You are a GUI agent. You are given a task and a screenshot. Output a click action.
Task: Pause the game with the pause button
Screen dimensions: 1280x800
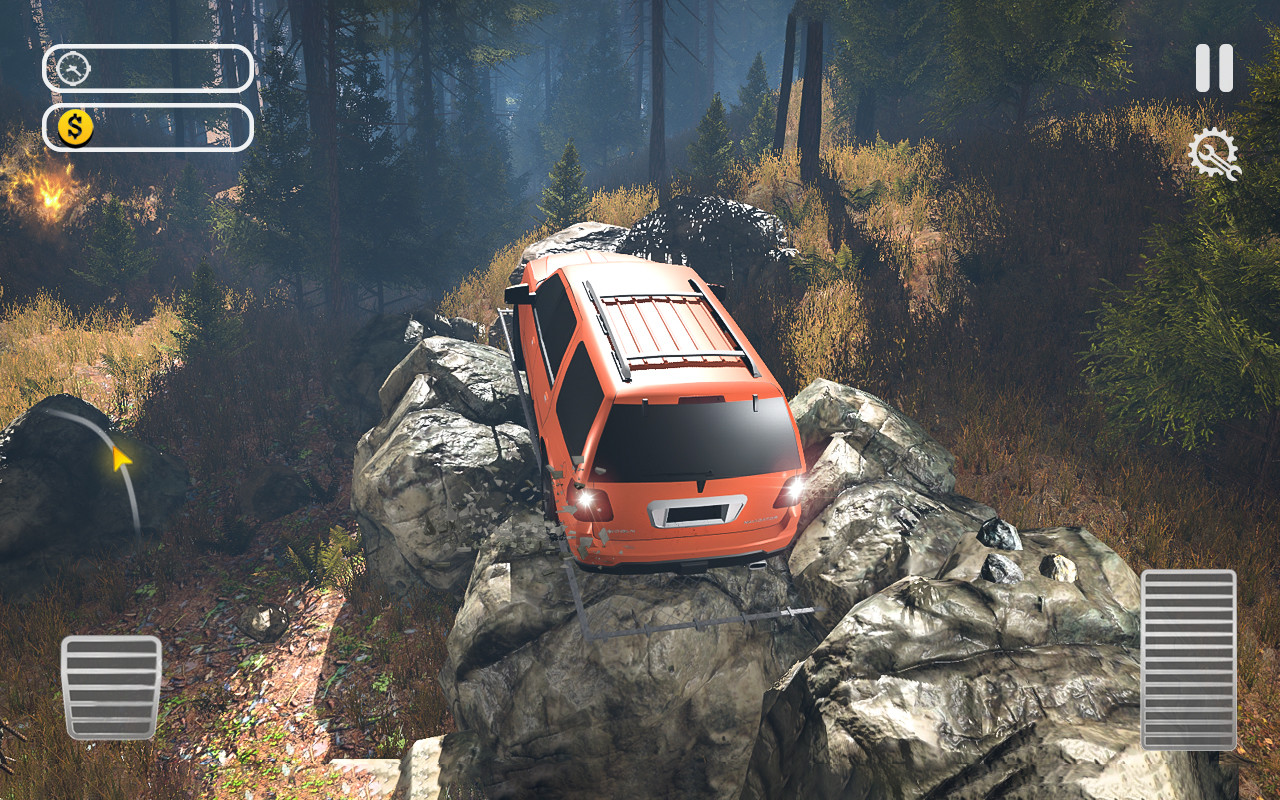pyautogui.click(x=1214, y=68)
